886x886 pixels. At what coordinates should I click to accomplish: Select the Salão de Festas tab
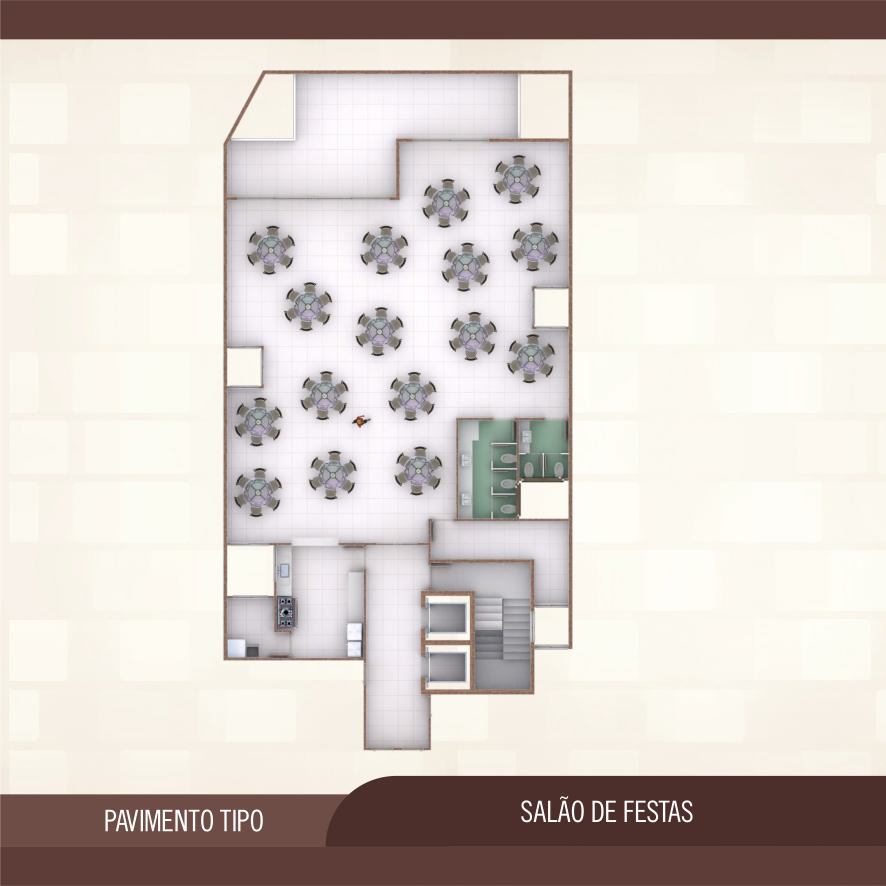click(x=606, y=812)
